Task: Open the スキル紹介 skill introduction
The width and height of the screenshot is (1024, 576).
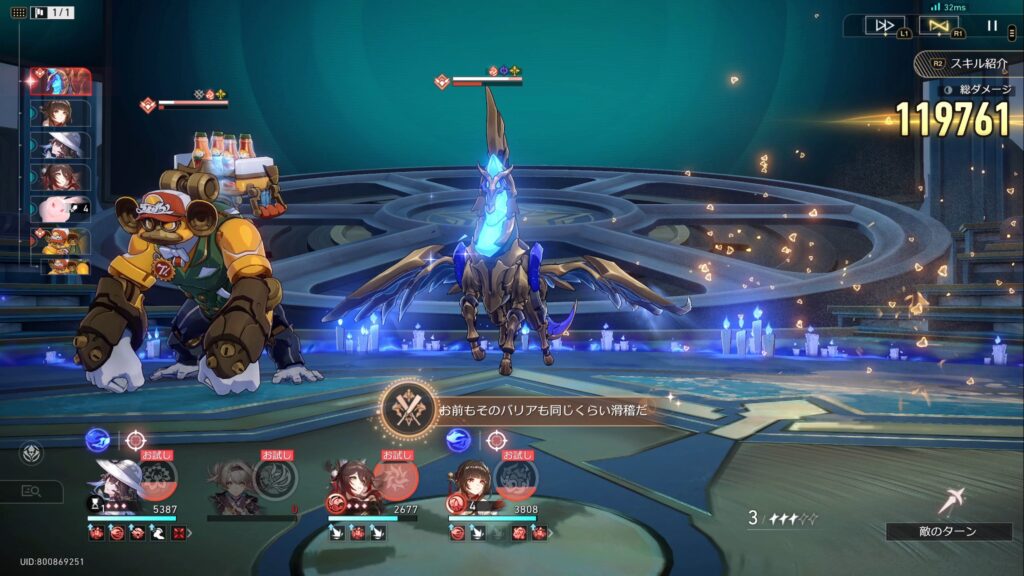Action: 968,63
